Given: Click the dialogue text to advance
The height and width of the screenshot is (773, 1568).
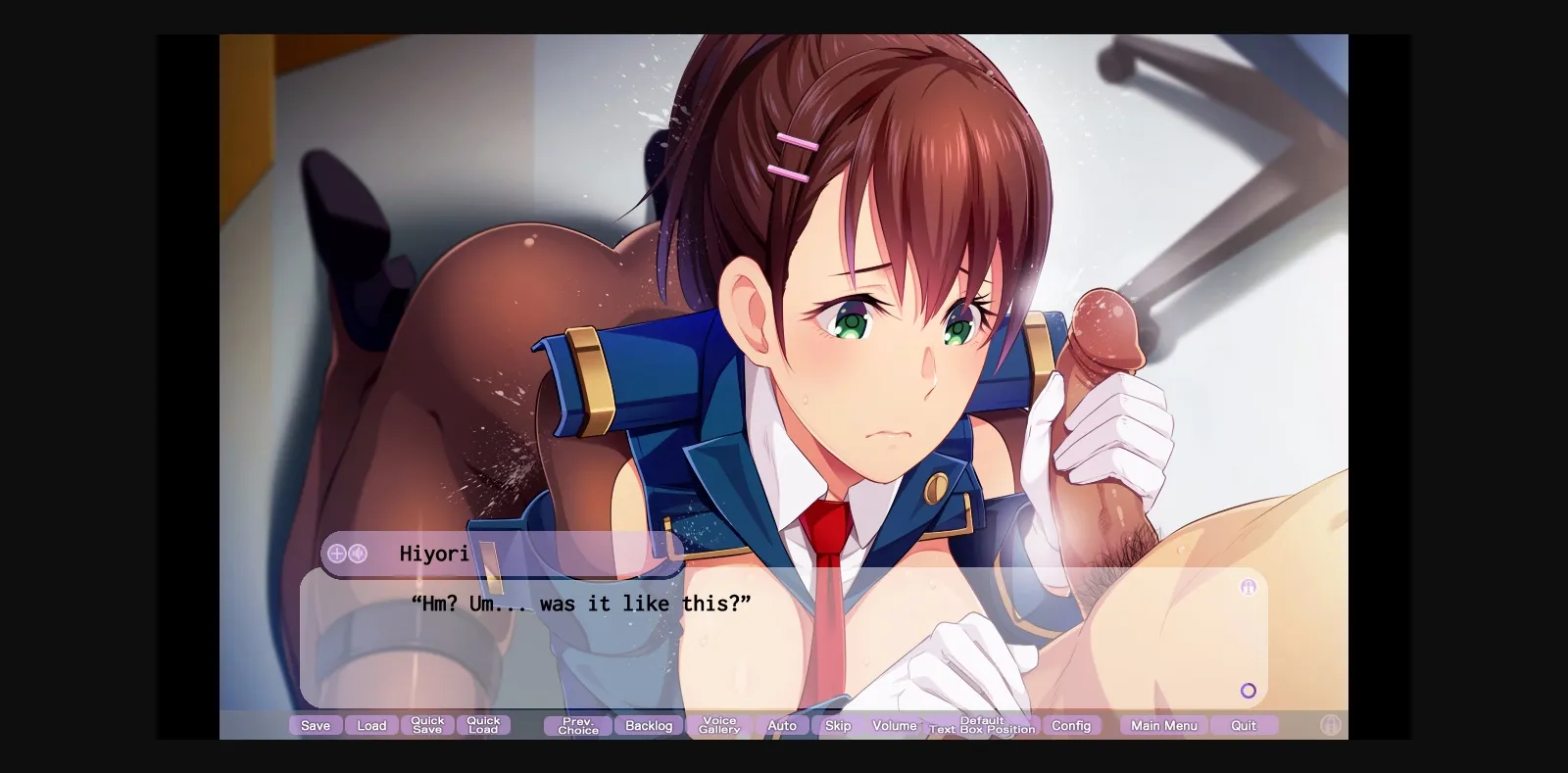Looking at the screenshot, I should tap(580, 604).
